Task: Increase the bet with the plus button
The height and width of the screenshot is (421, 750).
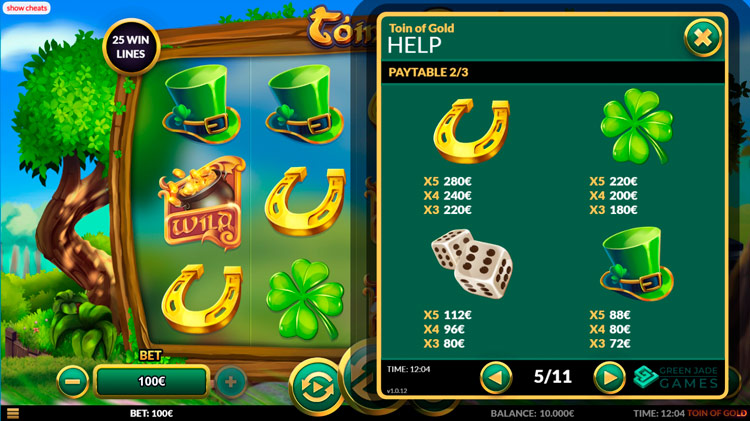Action: [230, 381]
